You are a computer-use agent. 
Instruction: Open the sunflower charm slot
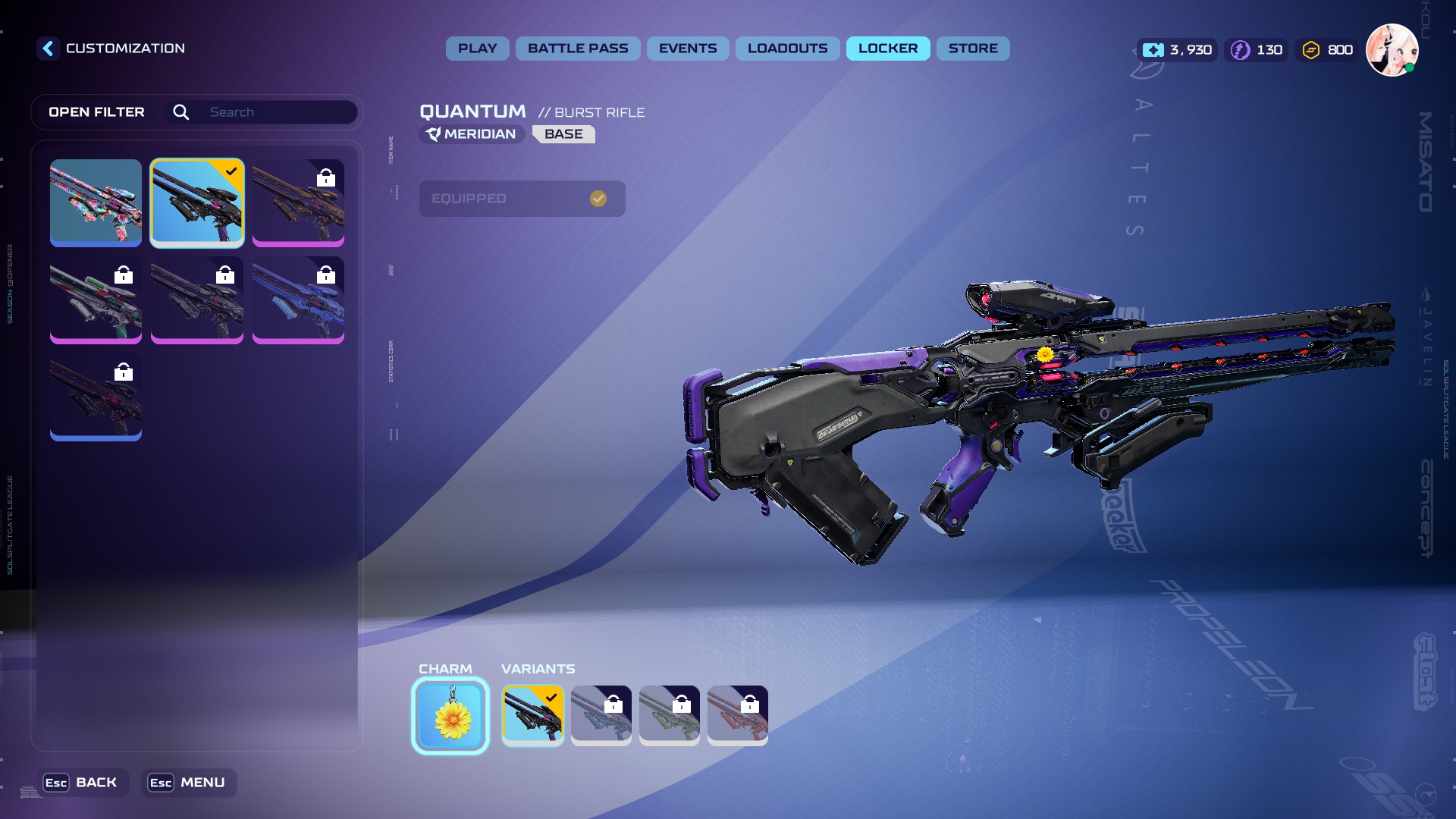(450, 716)
